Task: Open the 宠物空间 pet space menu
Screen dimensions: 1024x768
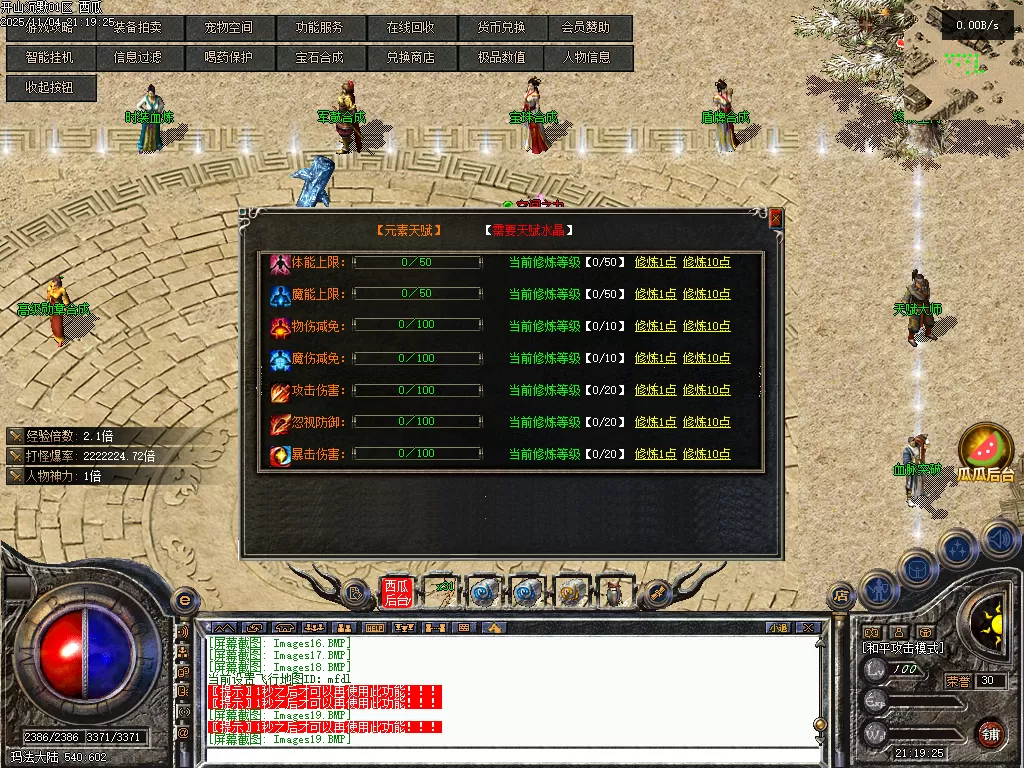Action: pos(229,28)
